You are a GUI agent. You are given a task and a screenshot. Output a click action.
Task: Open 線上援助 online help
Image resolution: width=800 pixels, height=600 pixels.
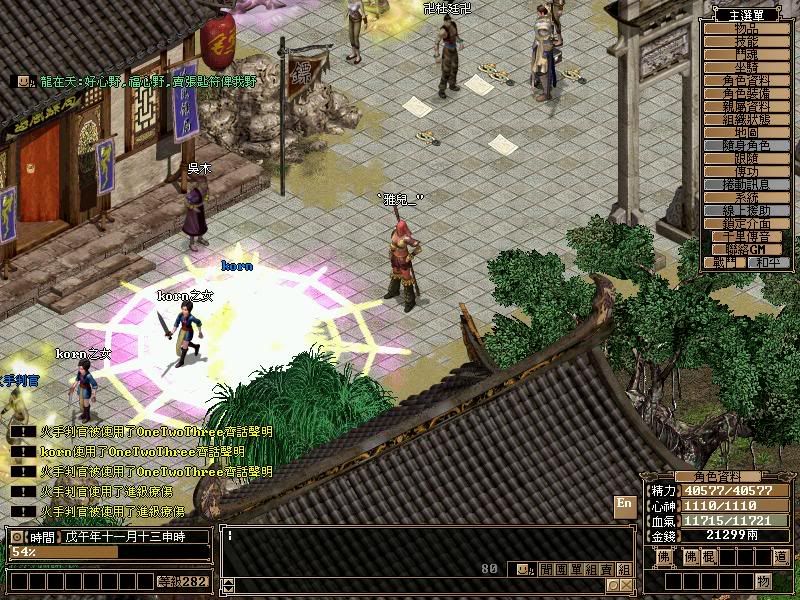point(747,211)
